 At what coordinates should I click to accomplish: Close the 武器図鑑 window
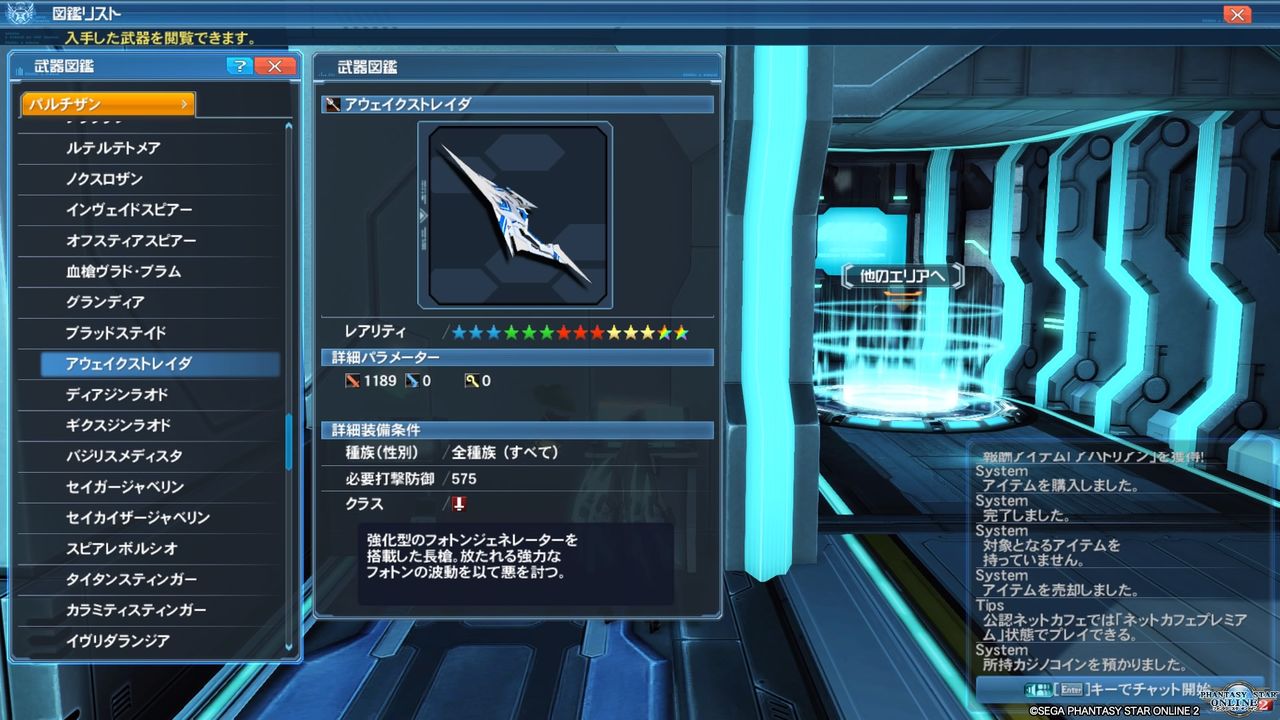276,66
